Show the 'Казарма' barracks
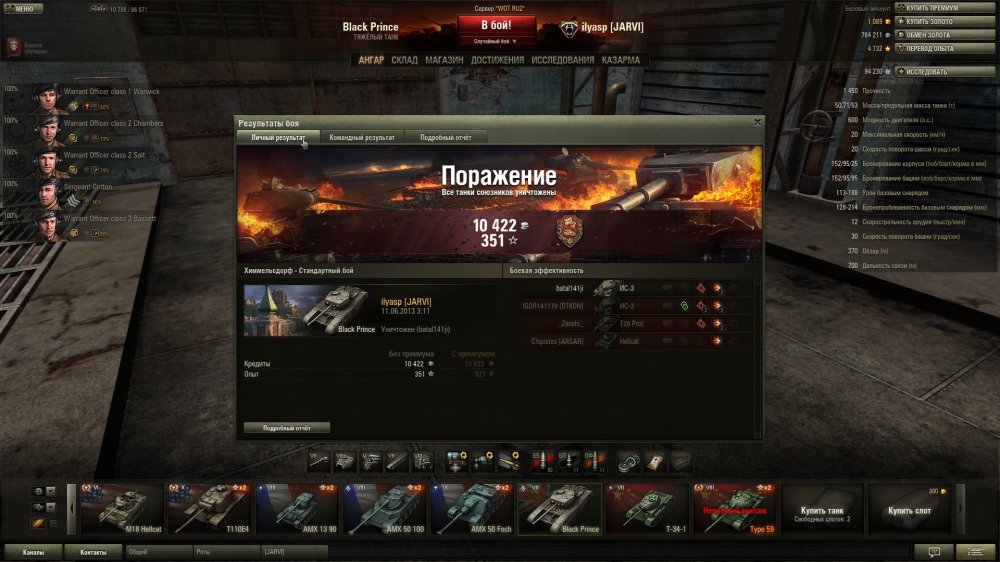 pos(621,60)
